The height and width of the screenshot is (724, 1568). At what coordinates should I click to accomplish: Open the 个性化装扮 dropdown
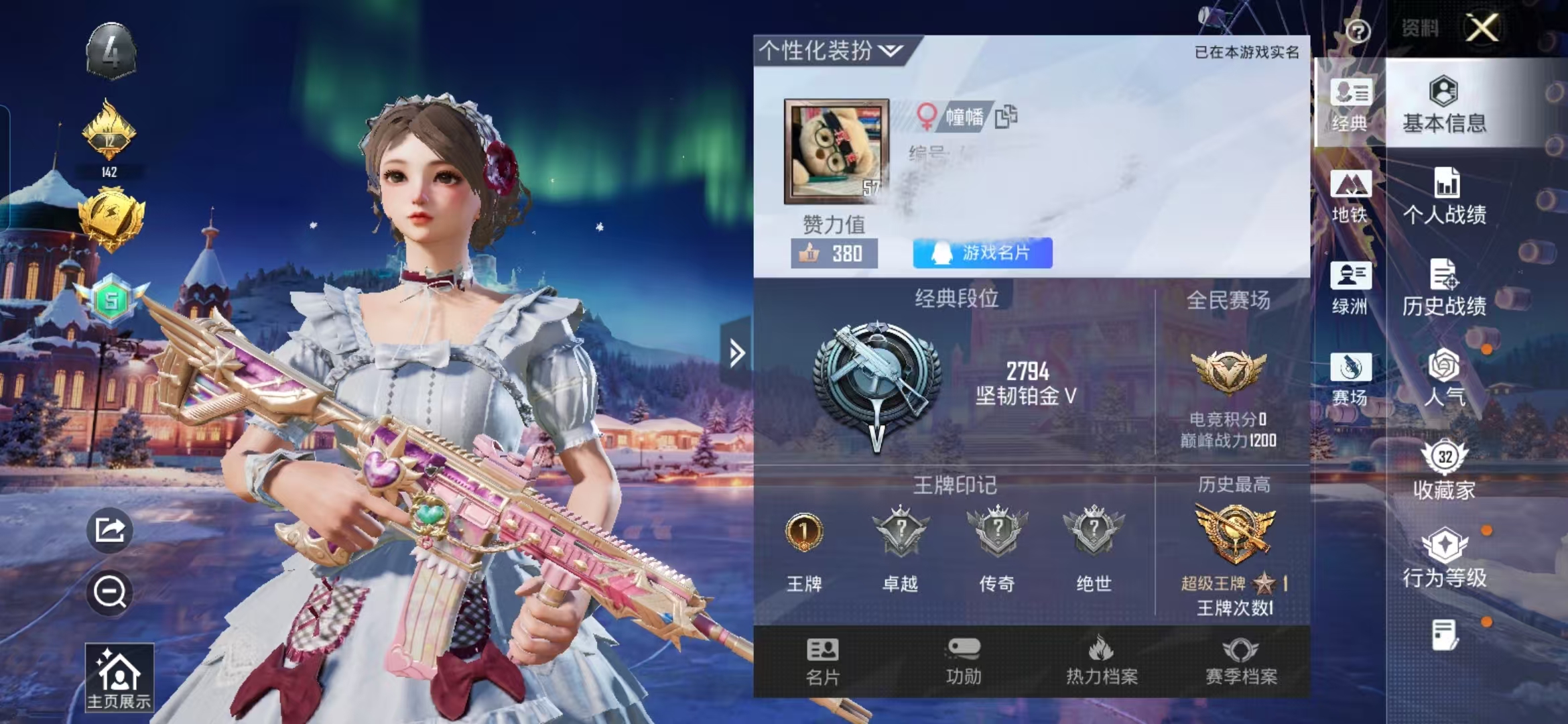click(x=831, y=50)
